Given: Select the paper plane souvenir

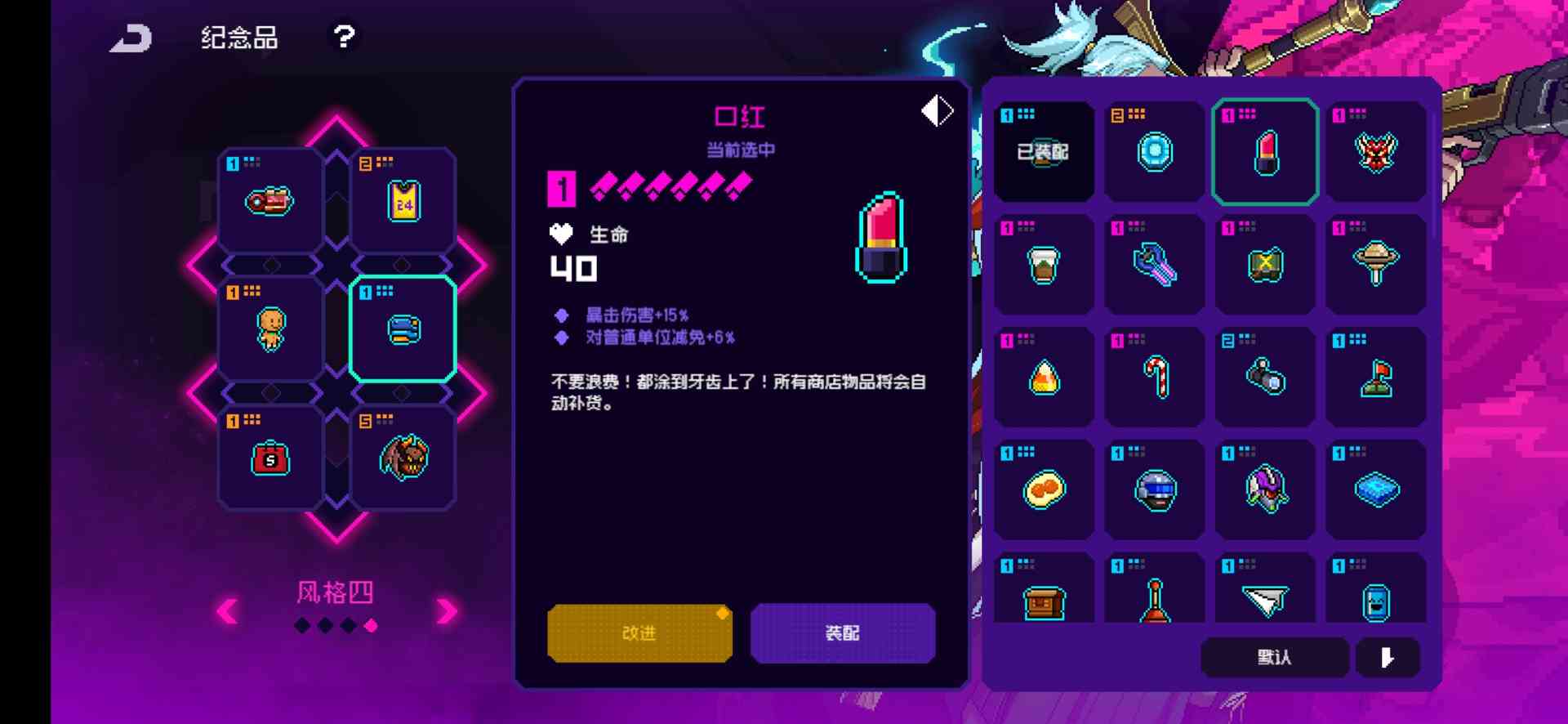Looking at the screenshot, I should point(1264,601).
